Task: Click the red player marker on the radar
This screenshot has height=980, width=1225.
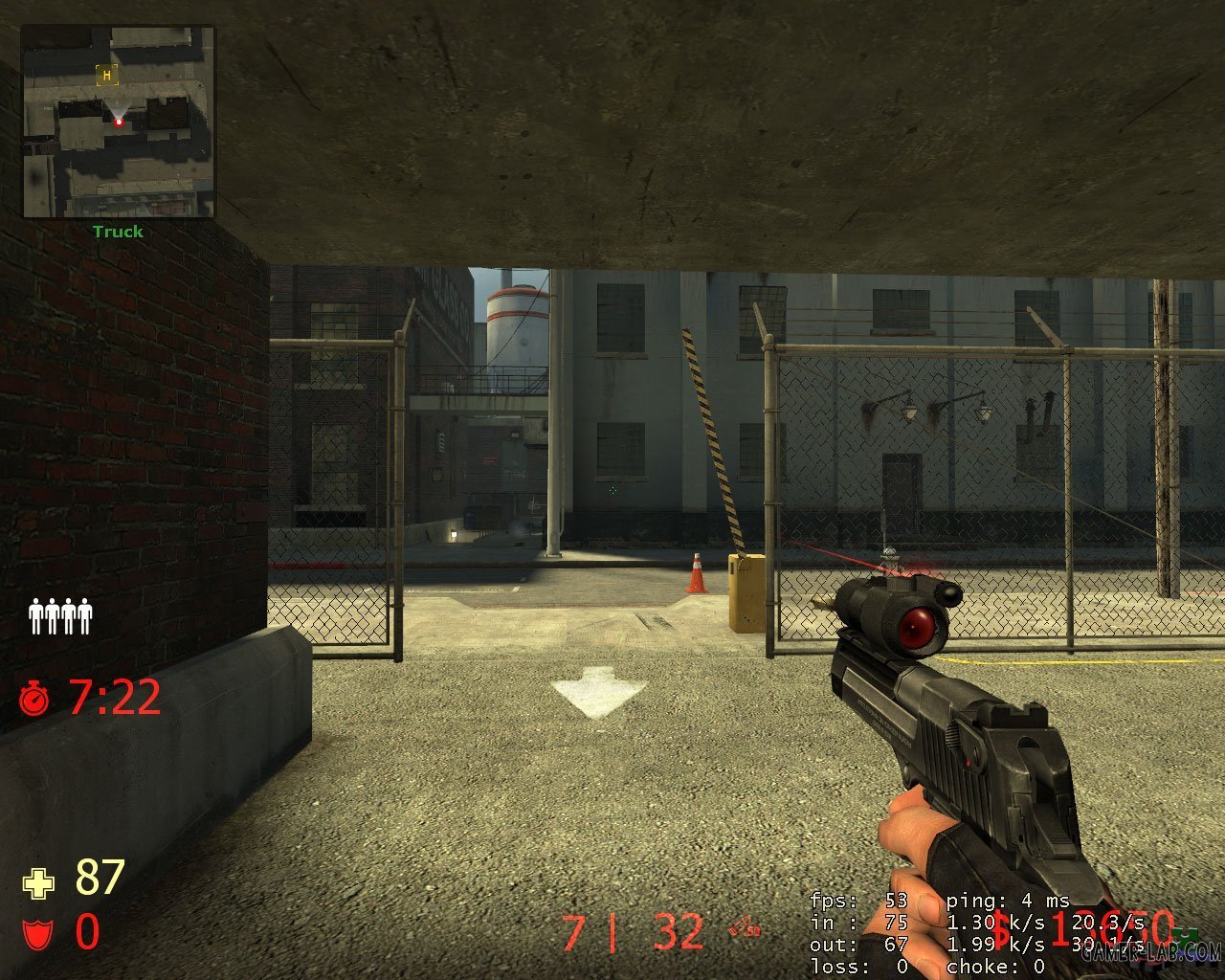Action: pos(119,122)
